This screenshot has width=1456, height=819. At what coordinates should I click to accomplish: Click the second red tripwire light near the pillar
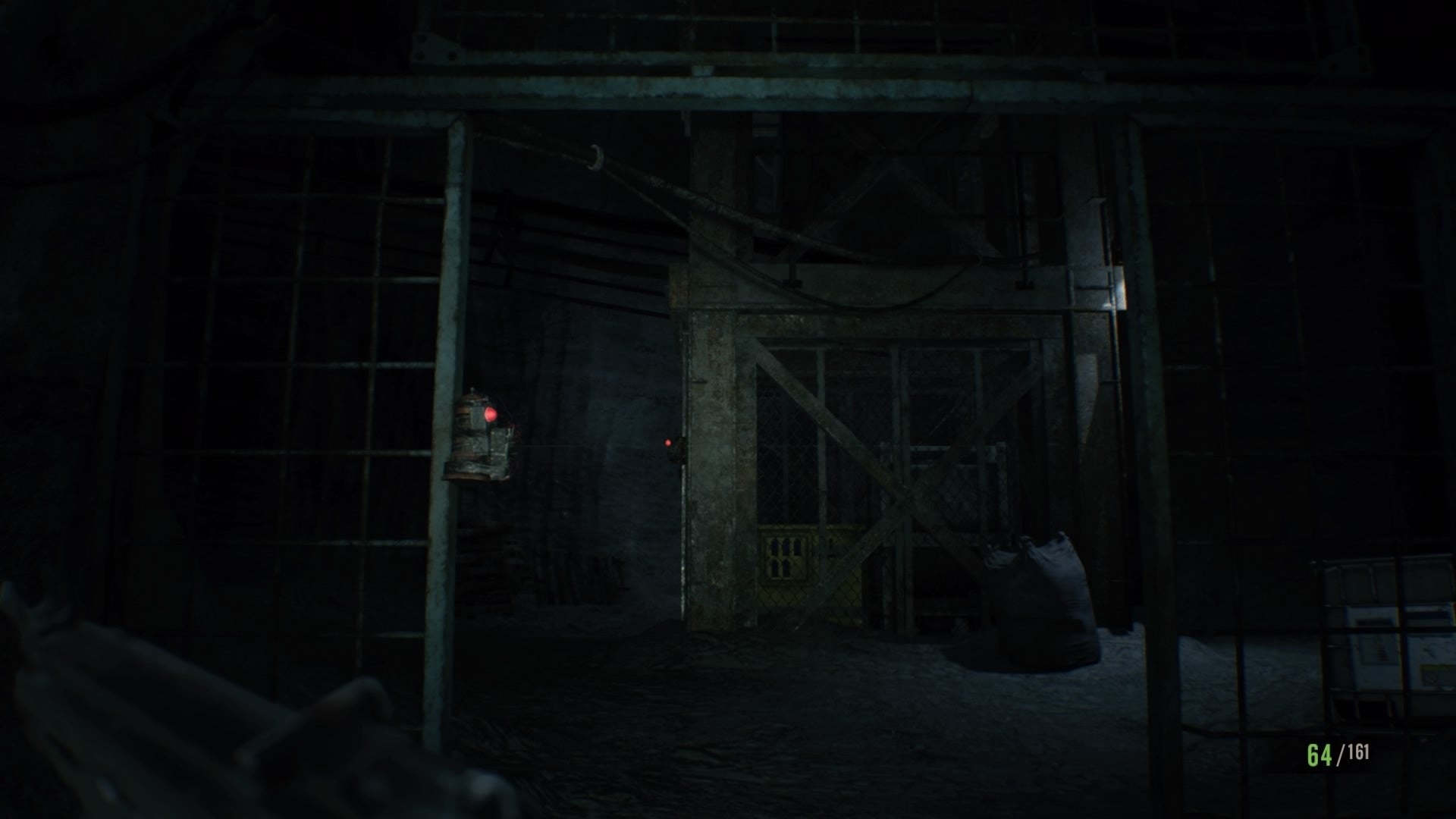click(x=667, y=443)
